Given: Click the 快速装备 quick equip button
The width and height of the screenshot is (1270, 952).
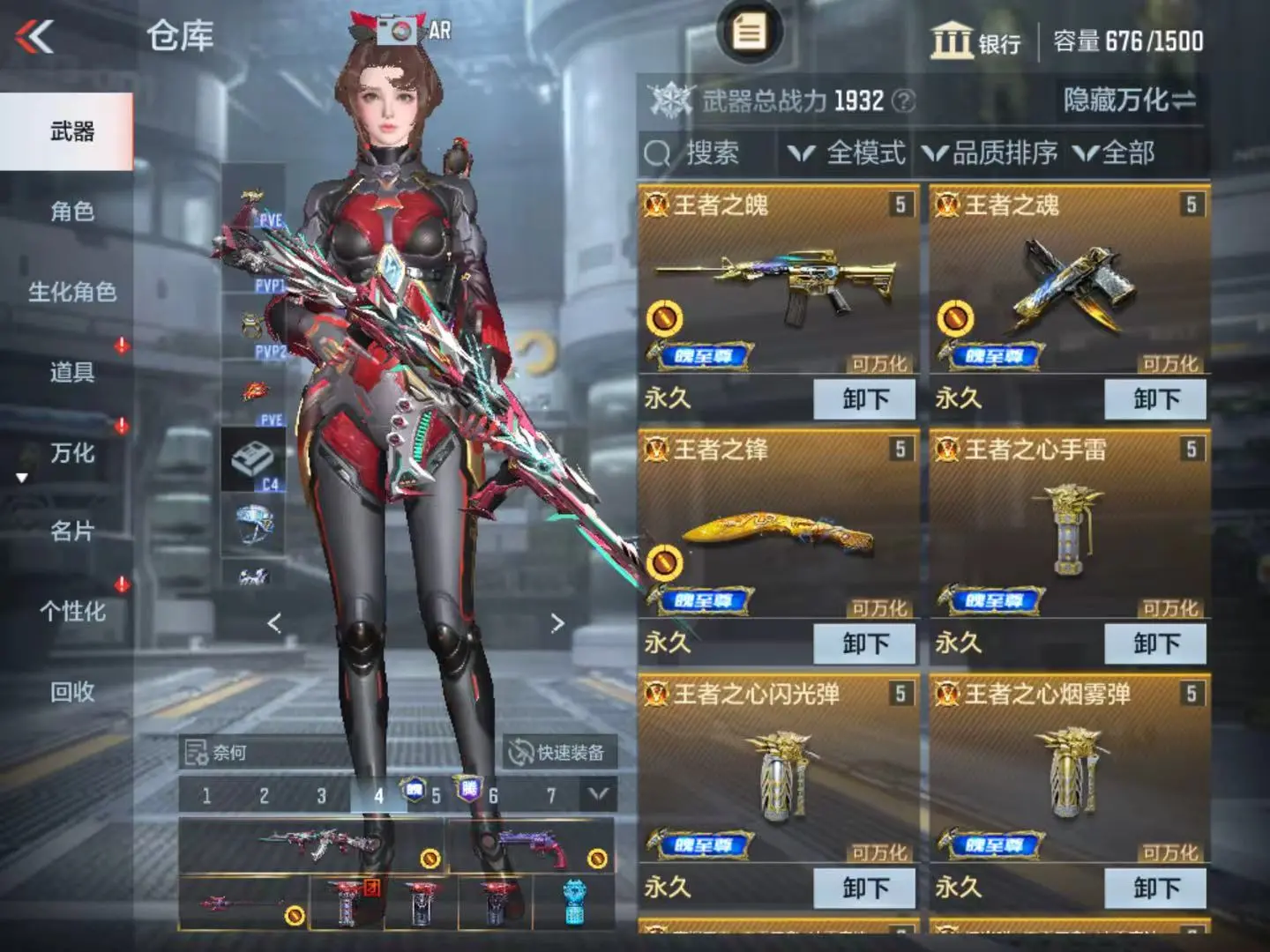Looking at the screenshot, I should pos(559,752).
